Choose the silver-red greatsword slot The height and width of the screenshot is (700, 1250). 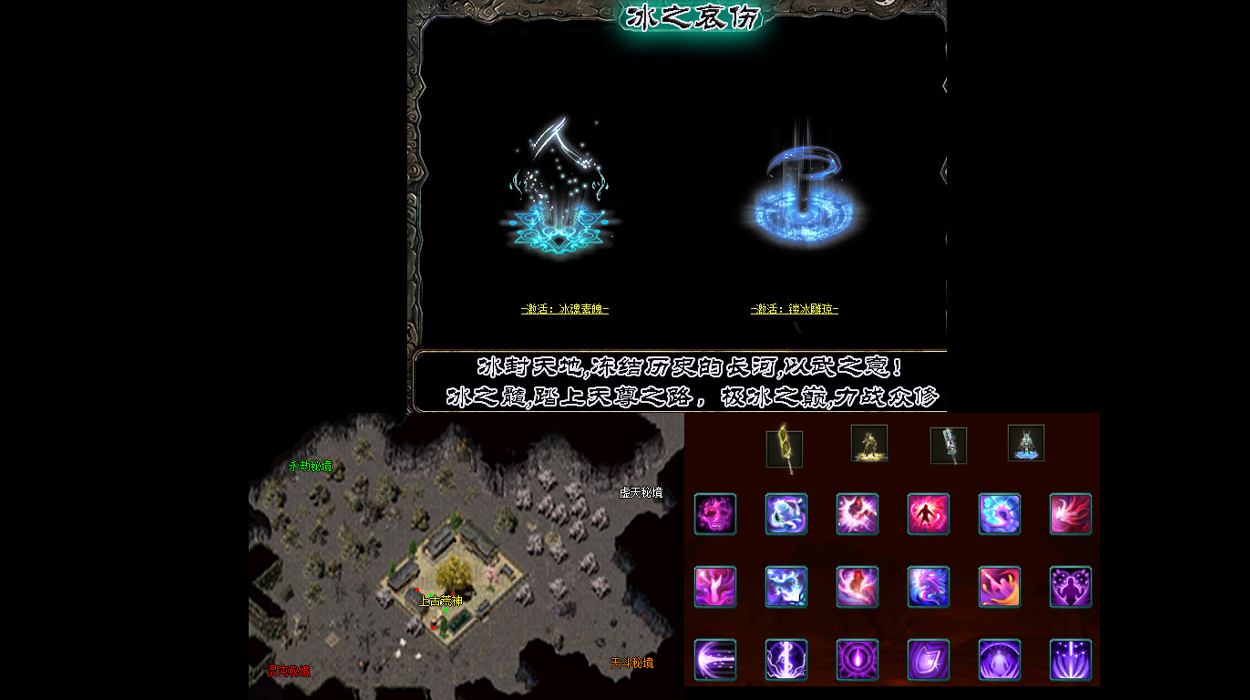tap(948, 446)
